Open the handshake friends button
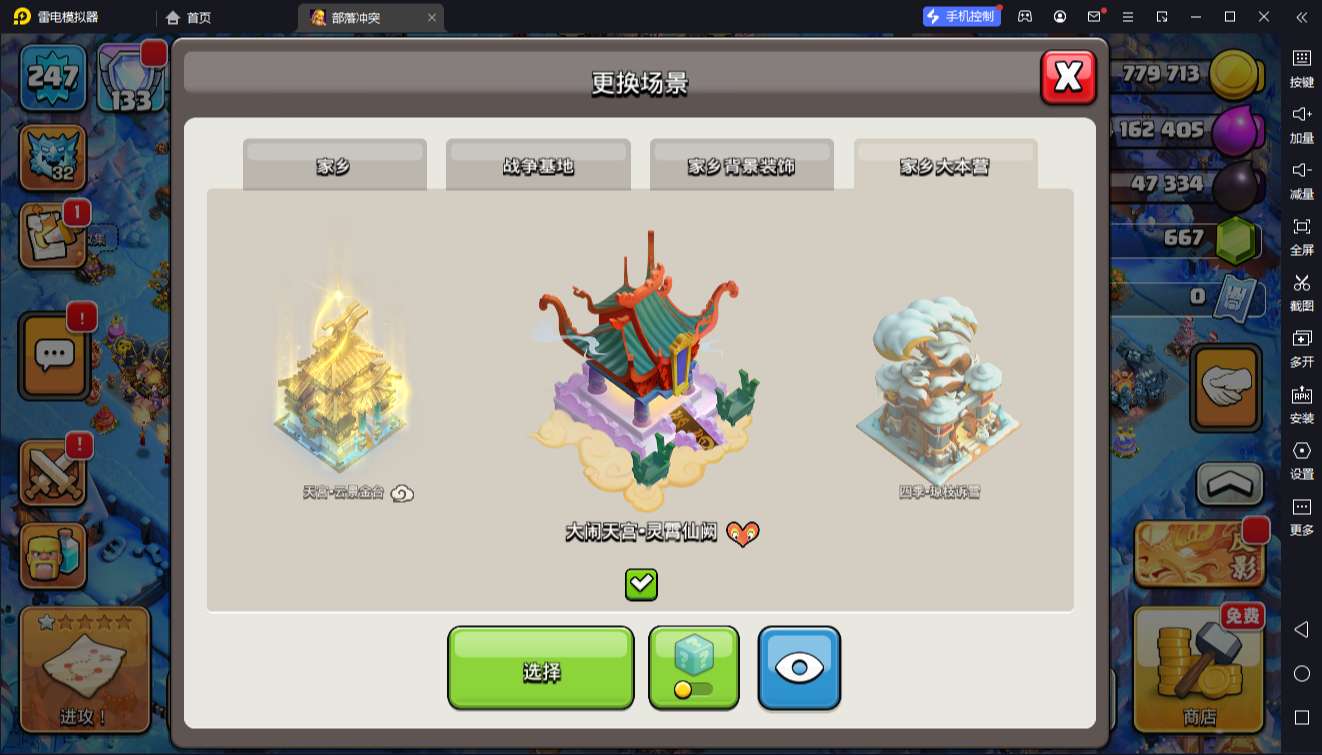Screen dimensions: 1322x755 1227,386
